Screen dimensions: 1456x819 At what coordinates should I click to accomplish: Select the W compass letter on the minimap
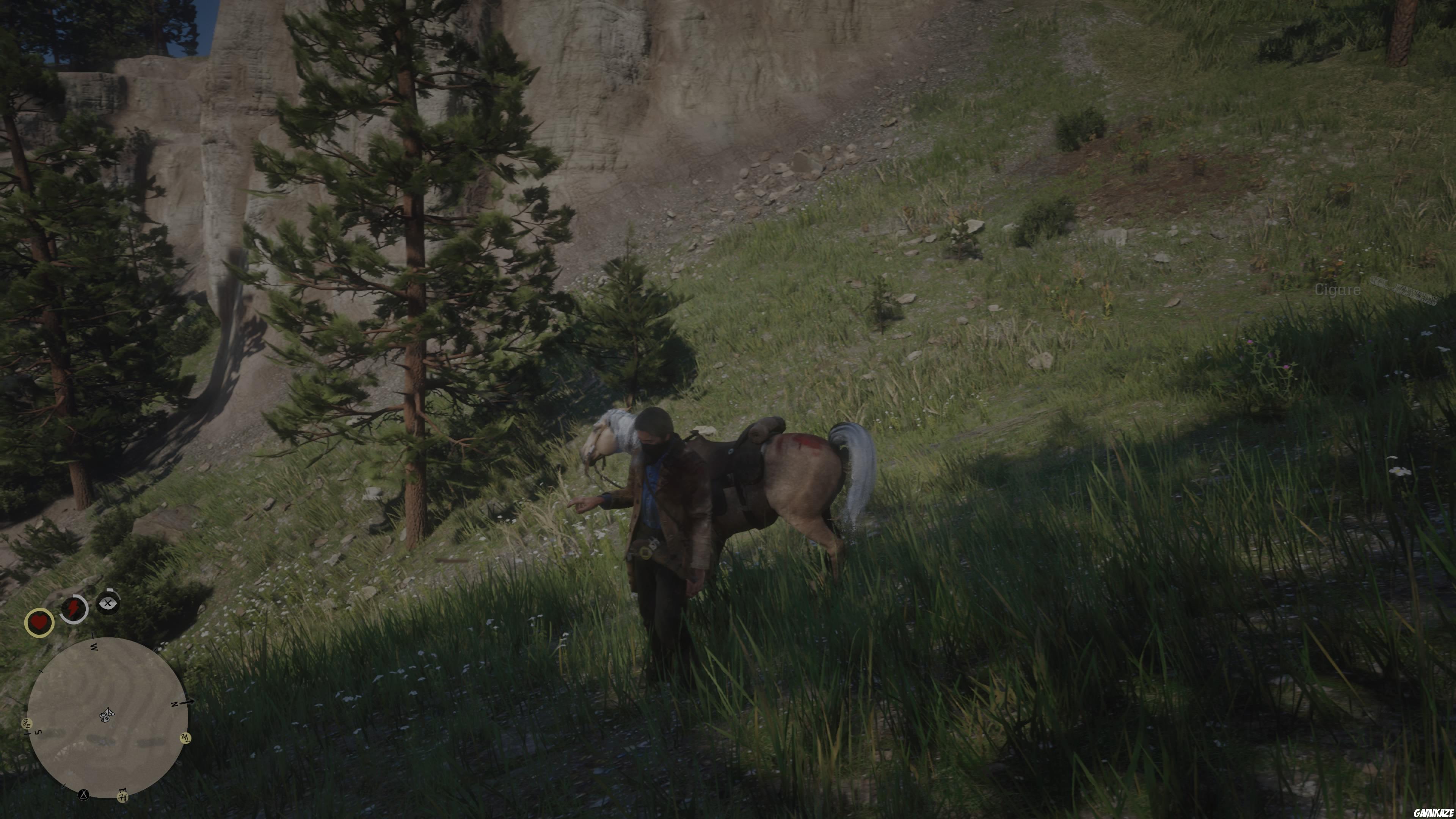point(95,647)
